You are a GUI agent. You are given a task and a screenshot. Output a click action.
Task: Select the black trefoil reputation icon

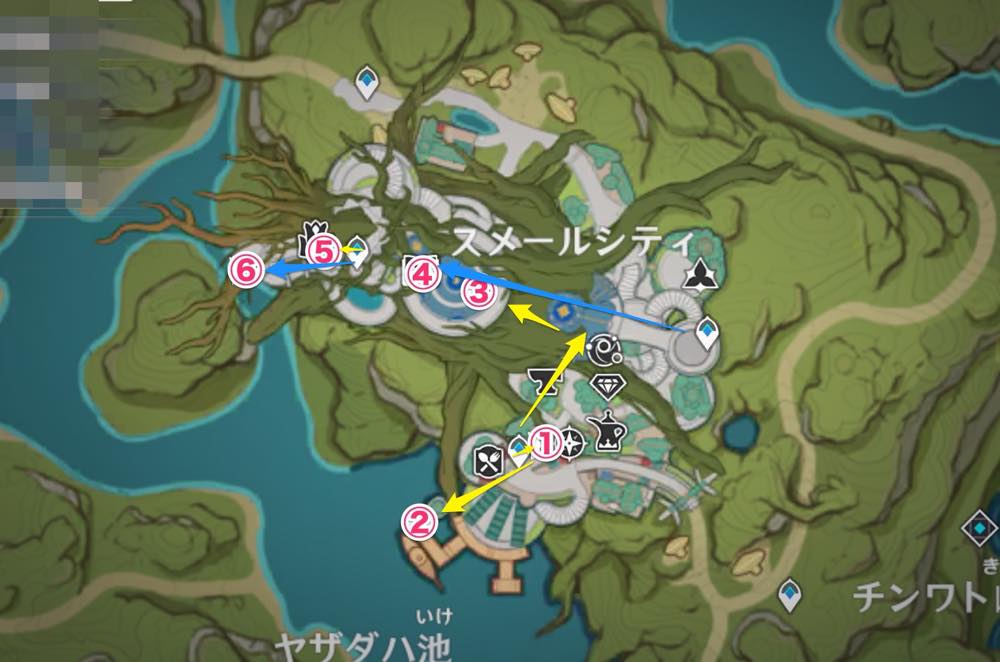coord(697,273)
